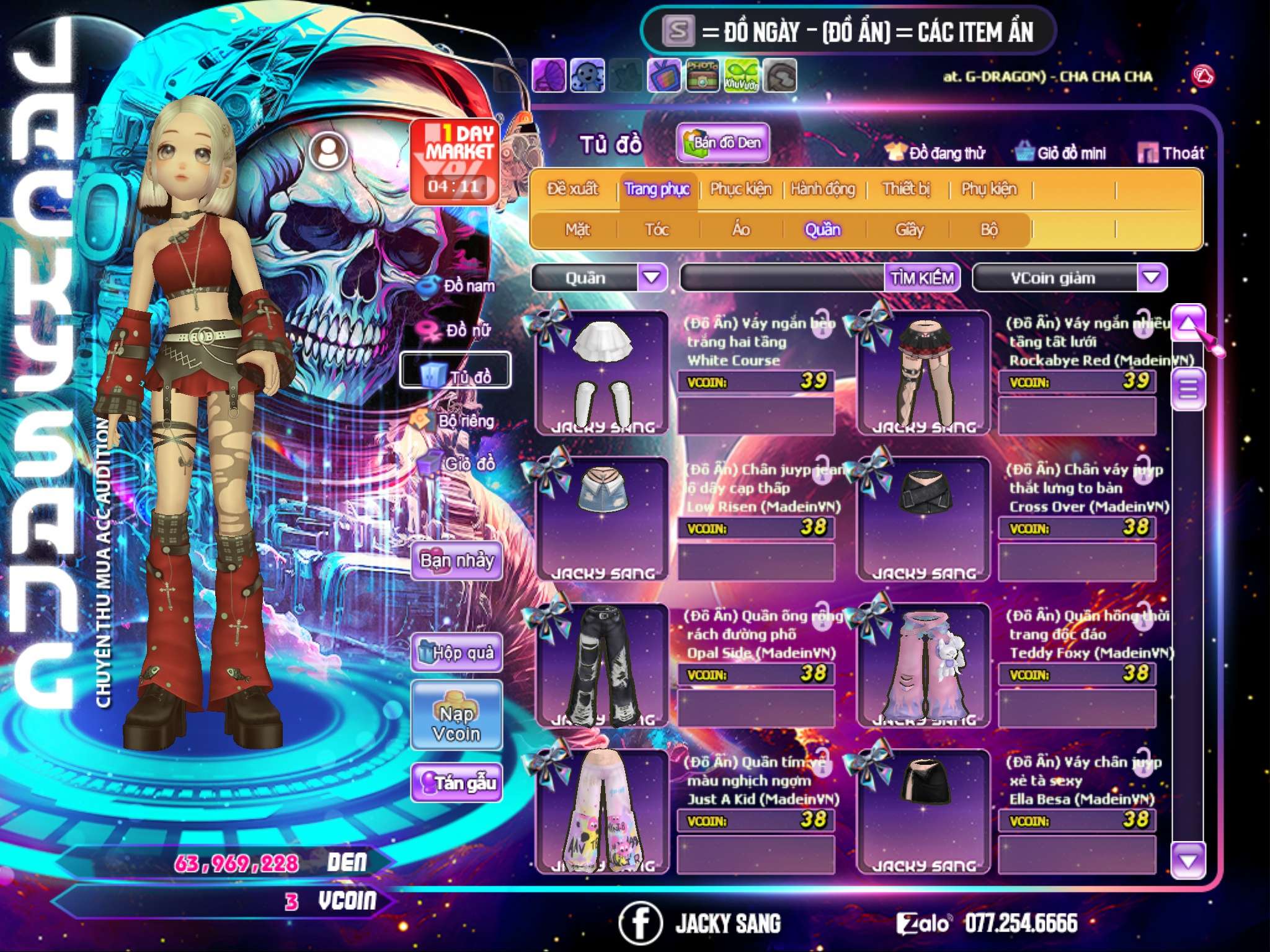
Task: Pick the Opal Side ripped black jeans
Action: coord(602,664)
